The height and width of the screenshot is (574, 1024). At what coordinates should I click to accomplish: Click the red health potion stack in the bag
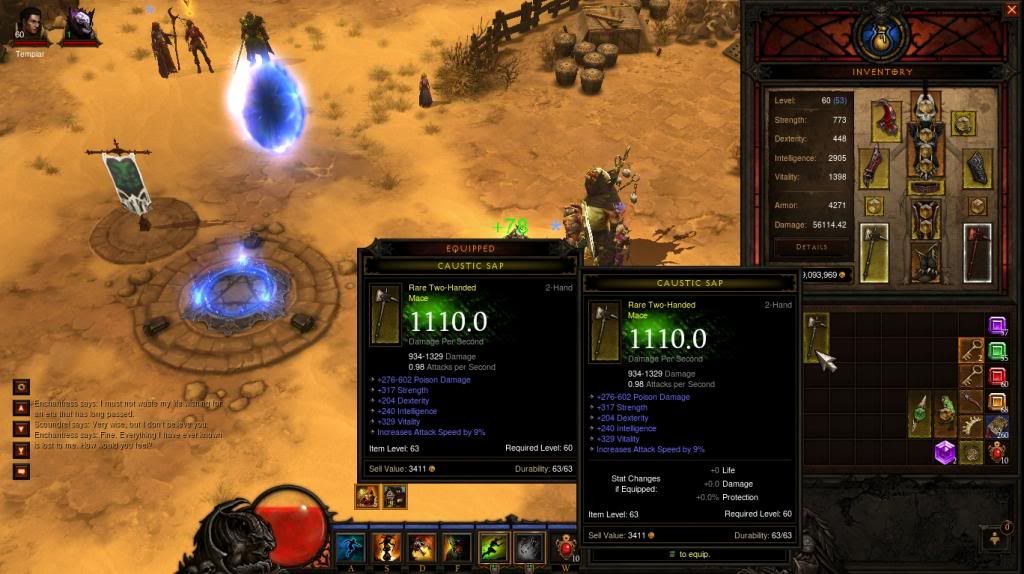point(997,452)
